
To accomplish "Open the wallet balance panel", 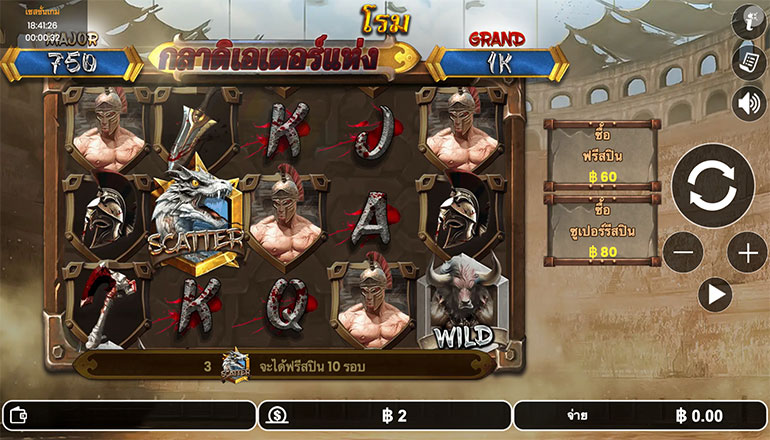I will (128, 415).
